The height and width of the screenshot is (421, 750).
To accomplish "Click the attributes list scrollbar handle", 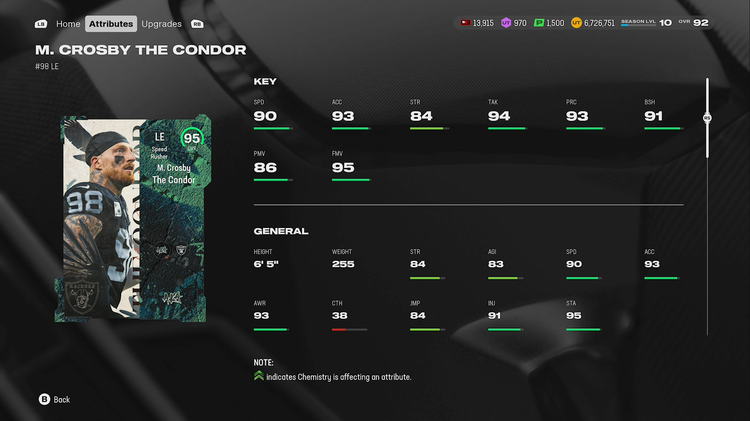I will pyautogui.click(x=707, y=118).
